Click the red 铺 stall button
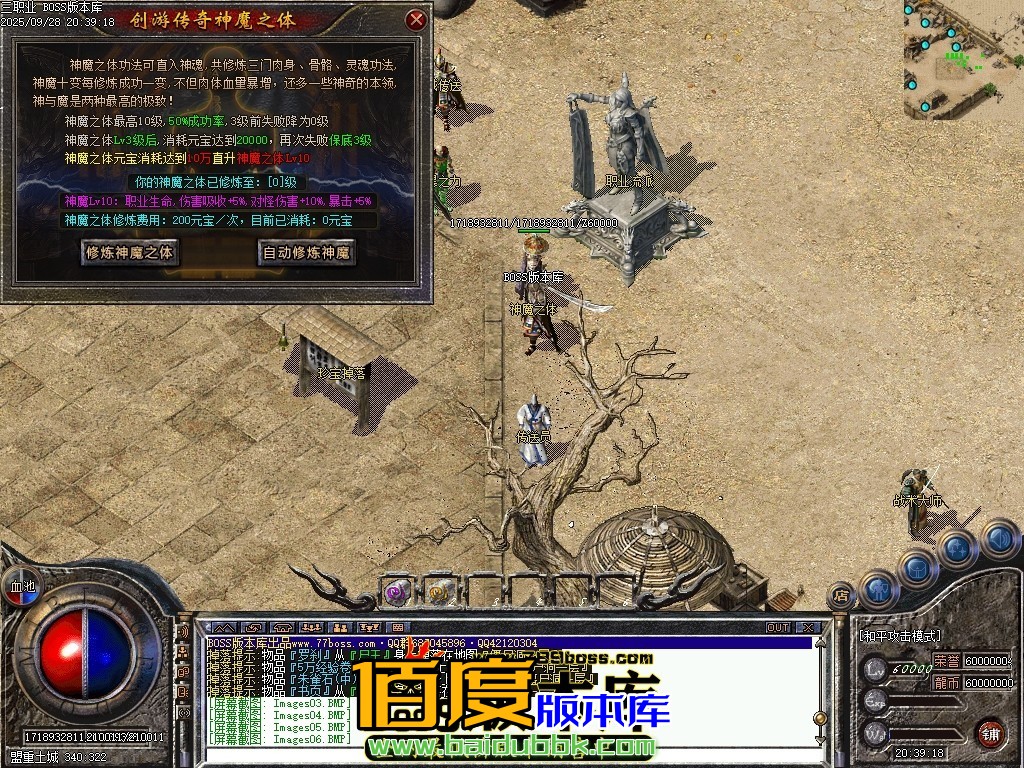1024x768 pixels. point(990,732)
